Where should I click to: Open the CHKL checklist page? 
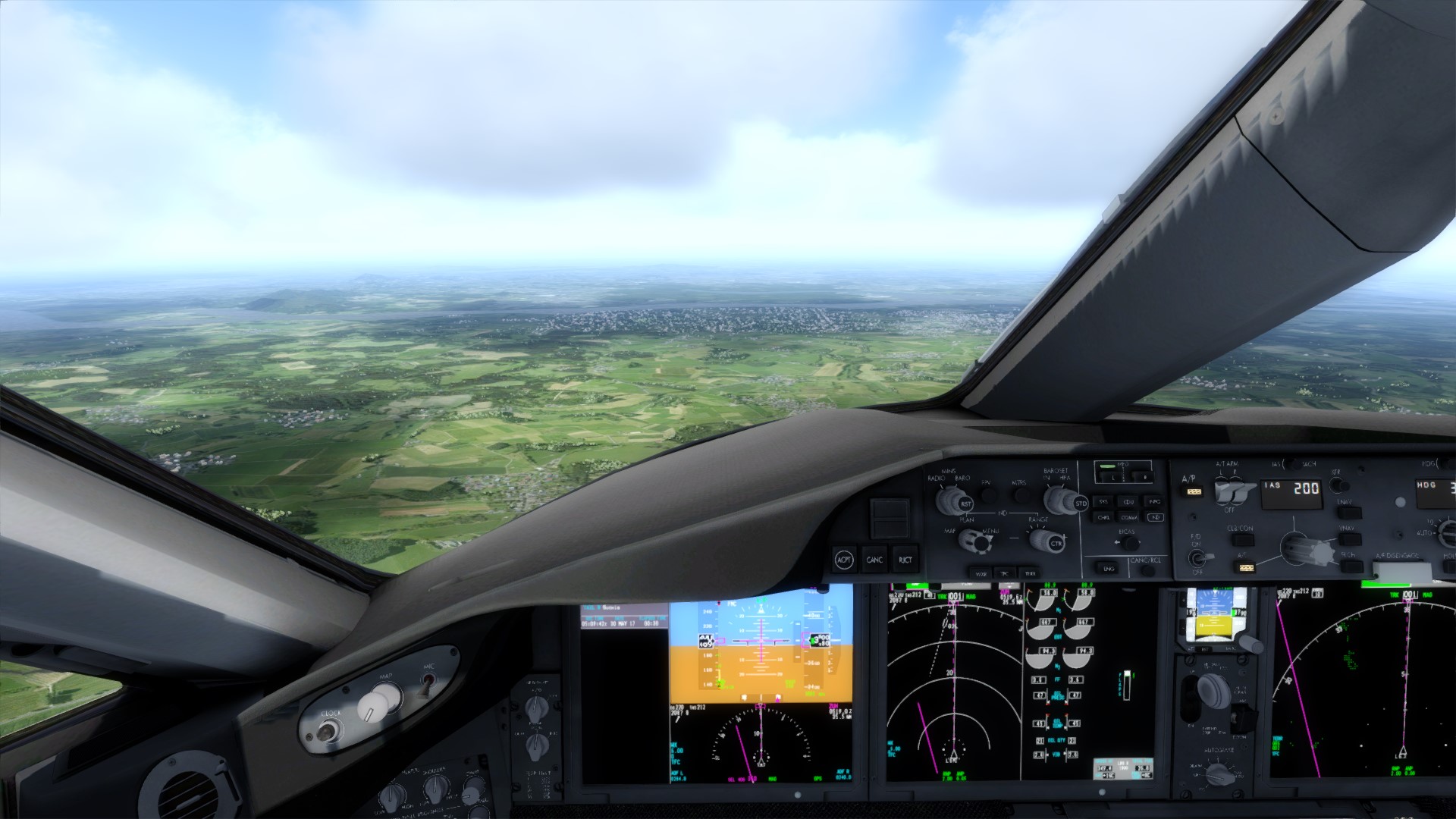(x=1103, y=517)
